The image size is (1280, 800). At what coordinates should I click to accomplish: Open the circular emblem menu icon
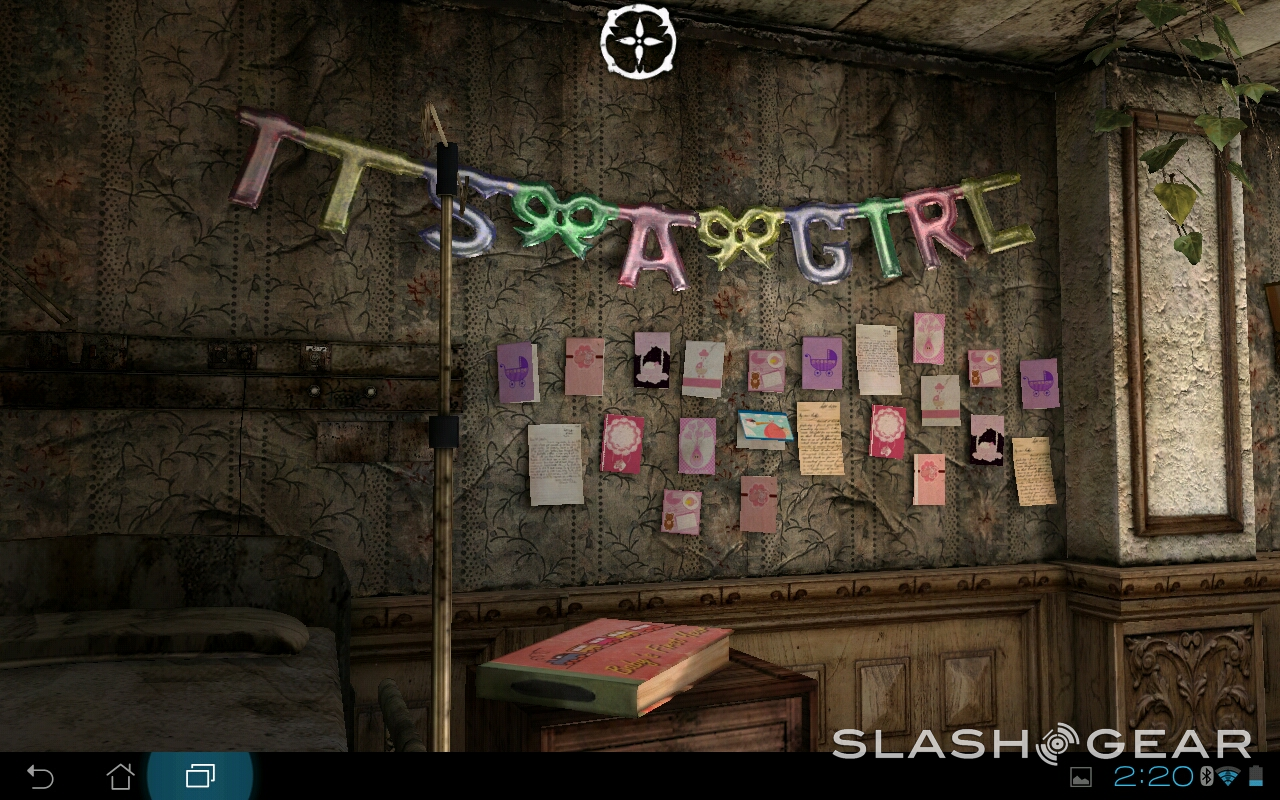coord(638,41)
